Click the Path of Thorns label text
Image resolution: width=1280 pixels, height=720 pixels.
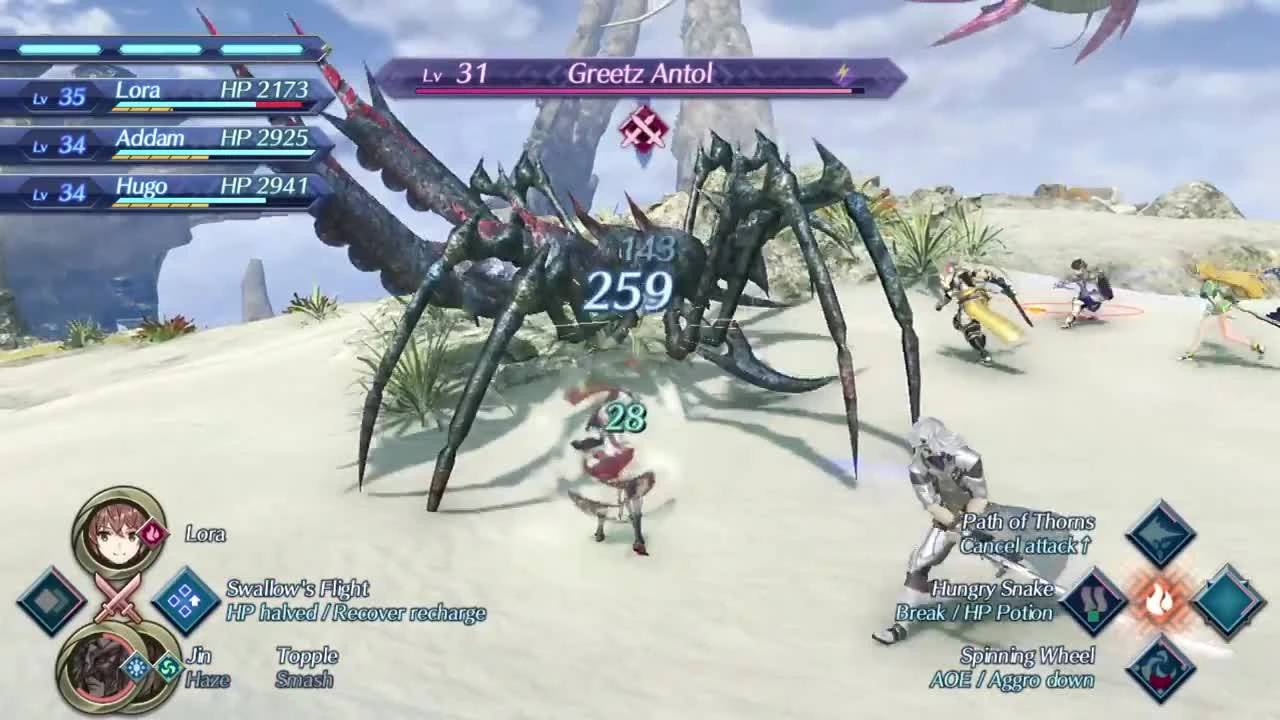coord(1028,522)
